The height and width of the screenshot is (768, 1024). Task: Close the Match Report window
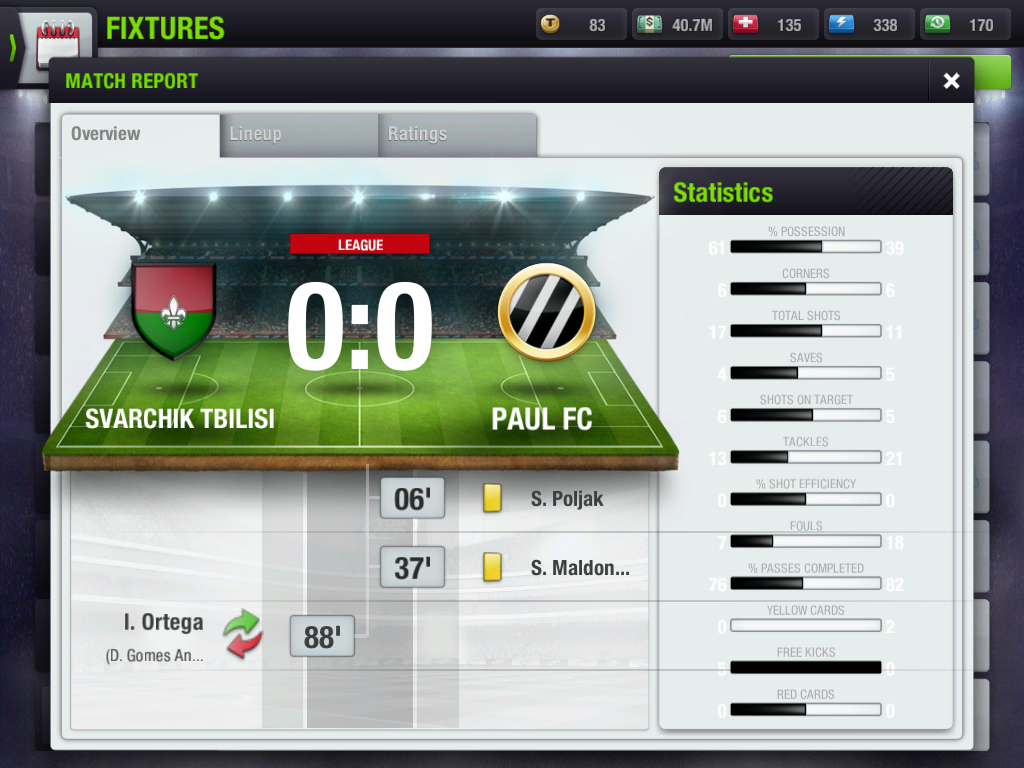click(951, 81)
